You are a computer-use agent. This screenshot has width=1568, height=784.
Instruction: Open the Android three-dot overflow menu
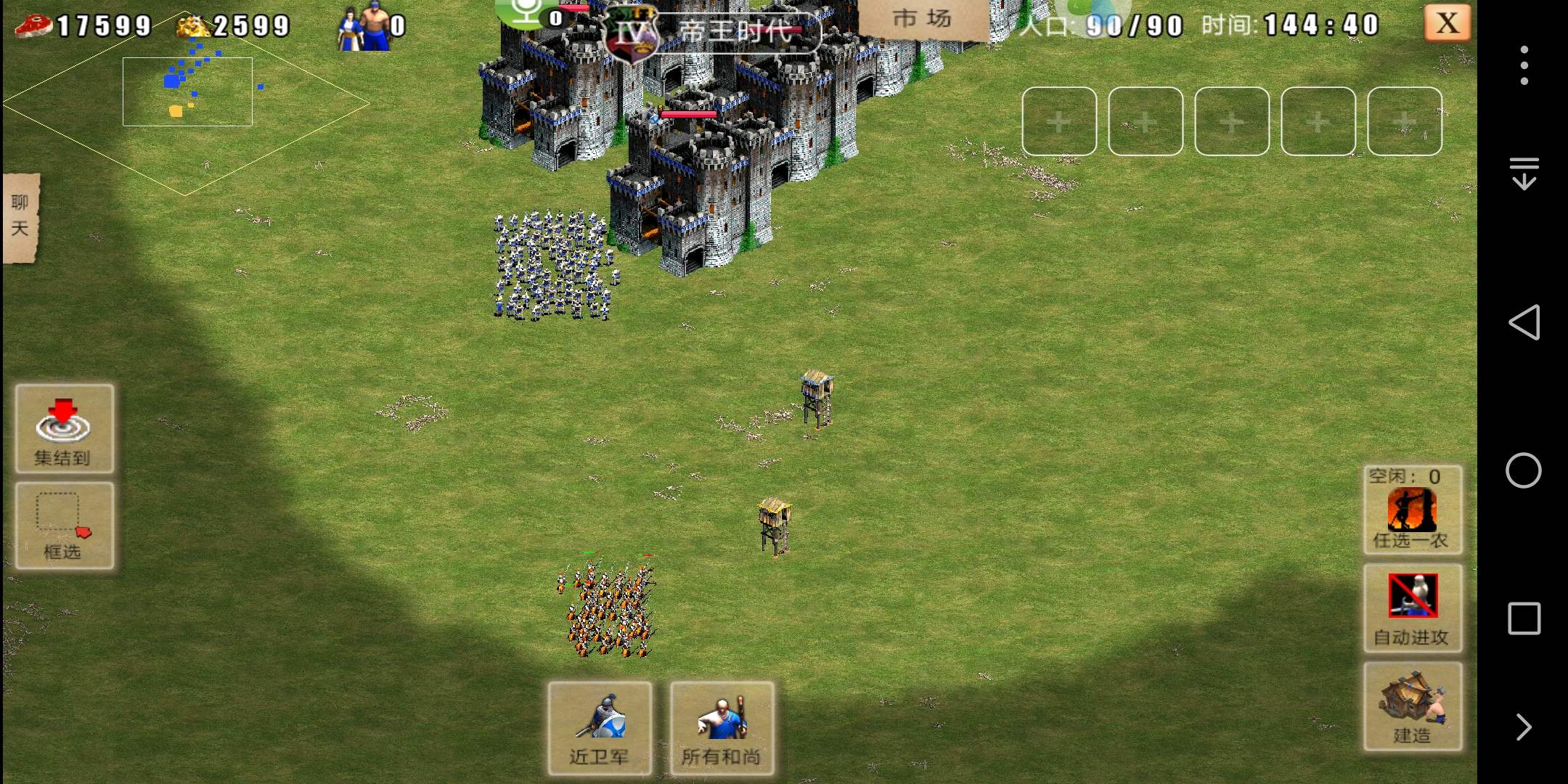[1524, 65]
